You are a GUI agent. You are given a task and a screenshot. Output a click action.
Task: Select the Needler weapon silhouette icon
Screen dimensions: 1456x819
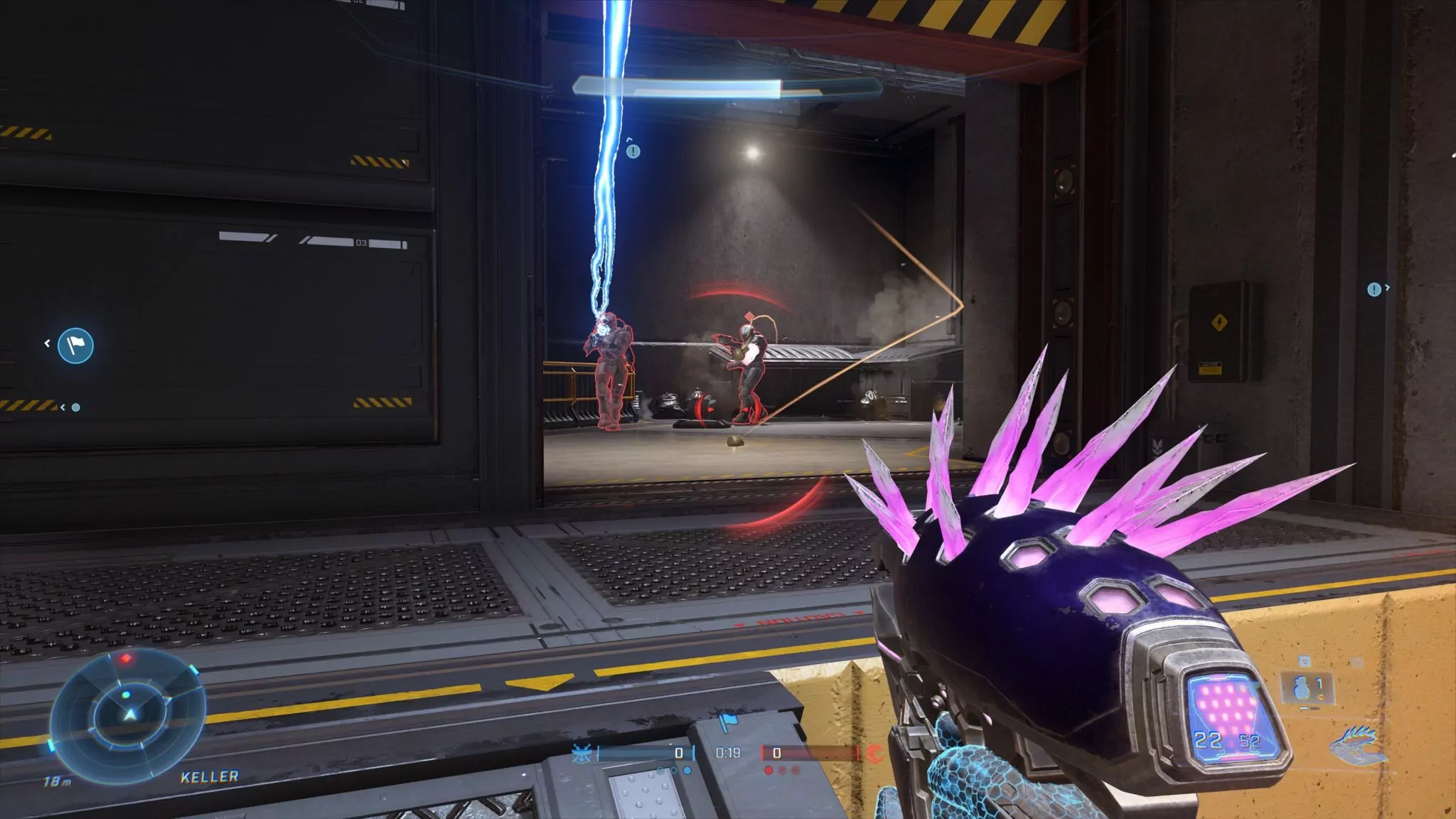click(1357, 745)
